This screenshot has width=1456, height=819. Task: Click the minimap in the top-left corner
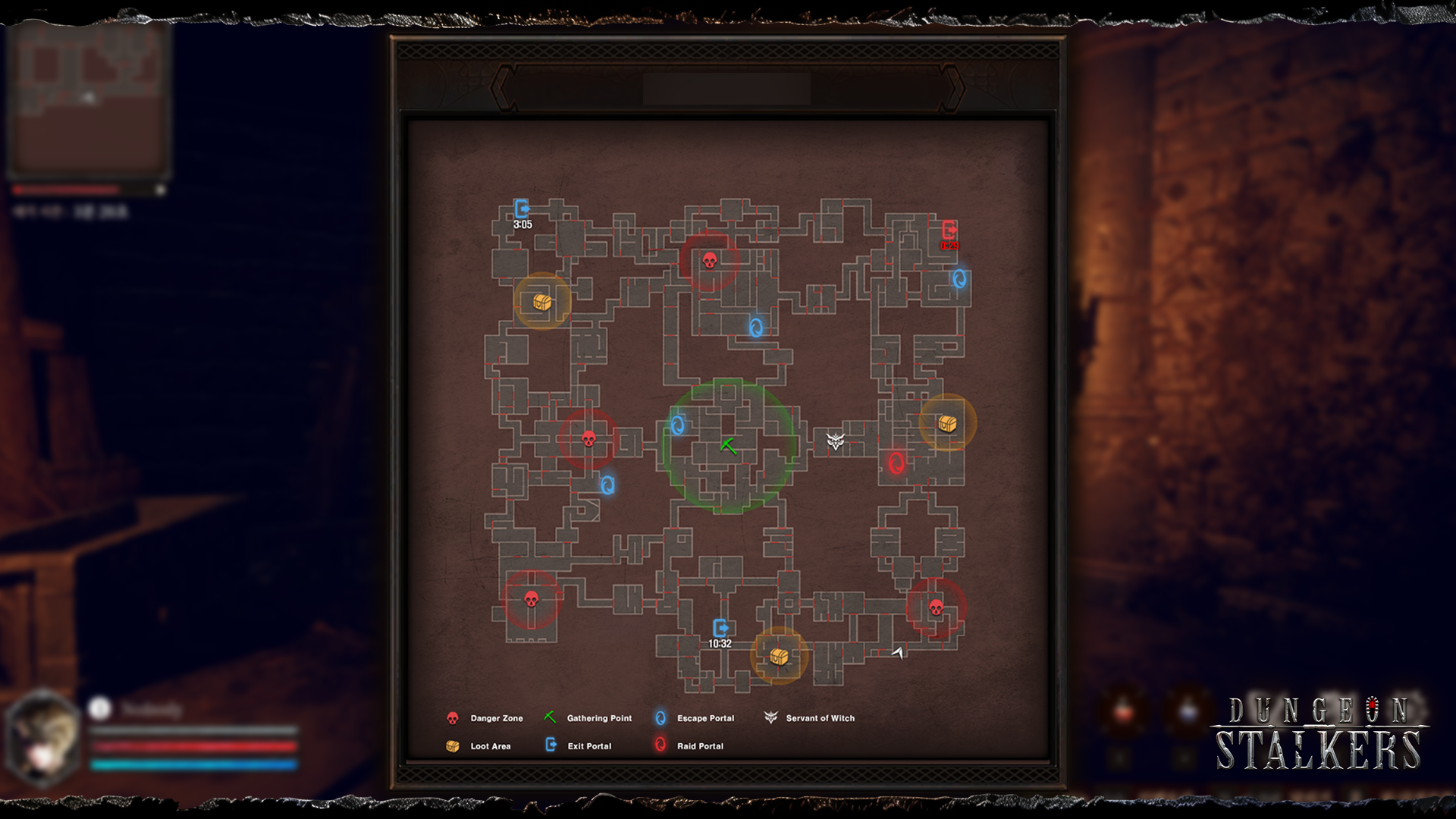tap(87, 102)
